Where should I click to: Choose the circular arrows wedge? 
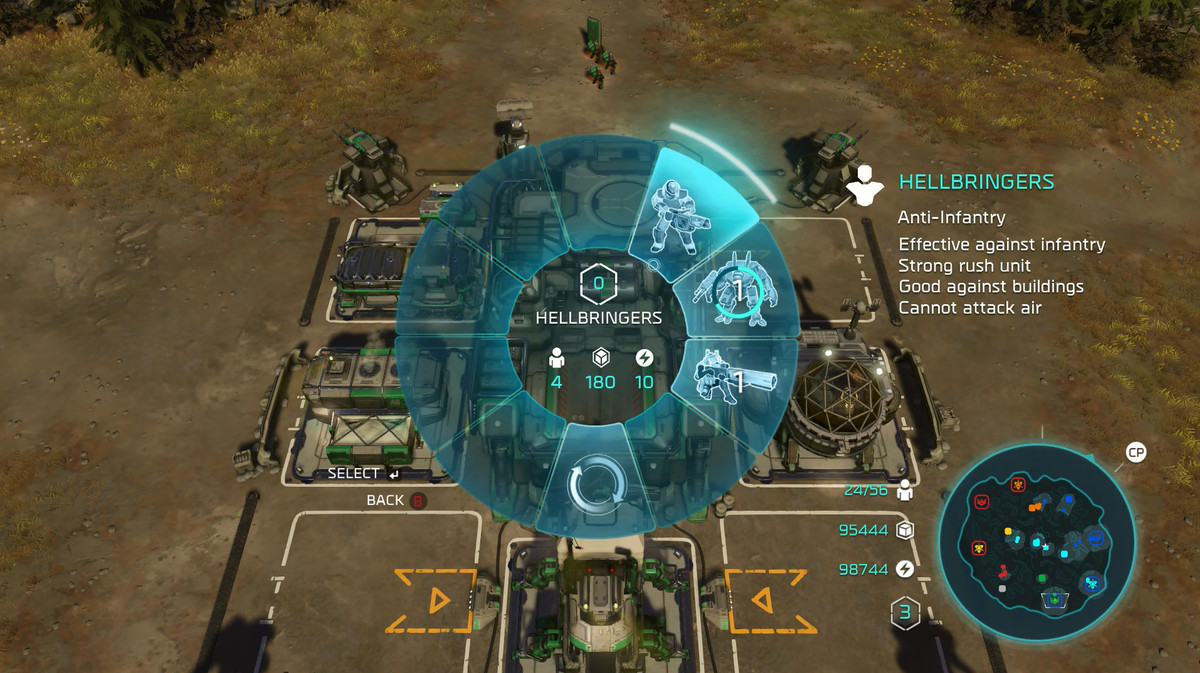pos(596,486)
